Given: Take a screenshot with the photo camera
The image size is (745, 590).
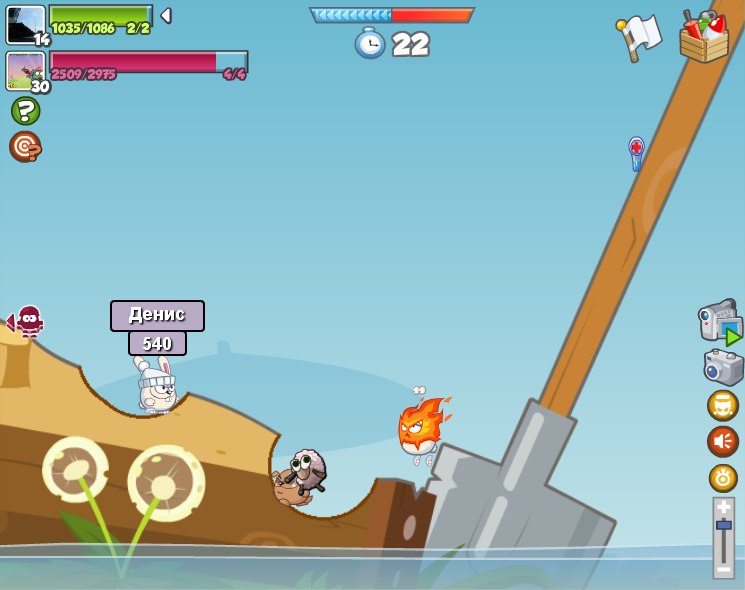Looking at the screenshot, I should click(723, 367).
